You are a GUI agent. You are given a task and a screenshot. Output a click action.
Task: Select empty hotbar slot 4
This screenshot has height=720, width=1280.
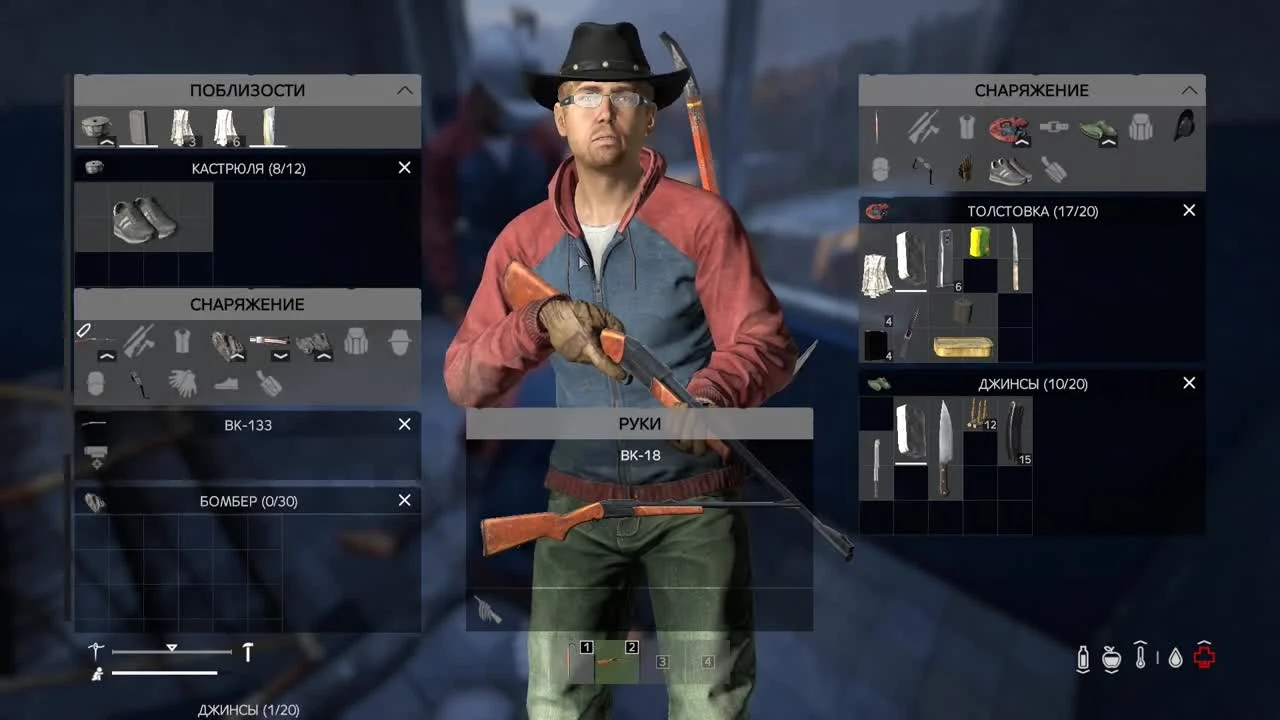[x=708, y=660]
